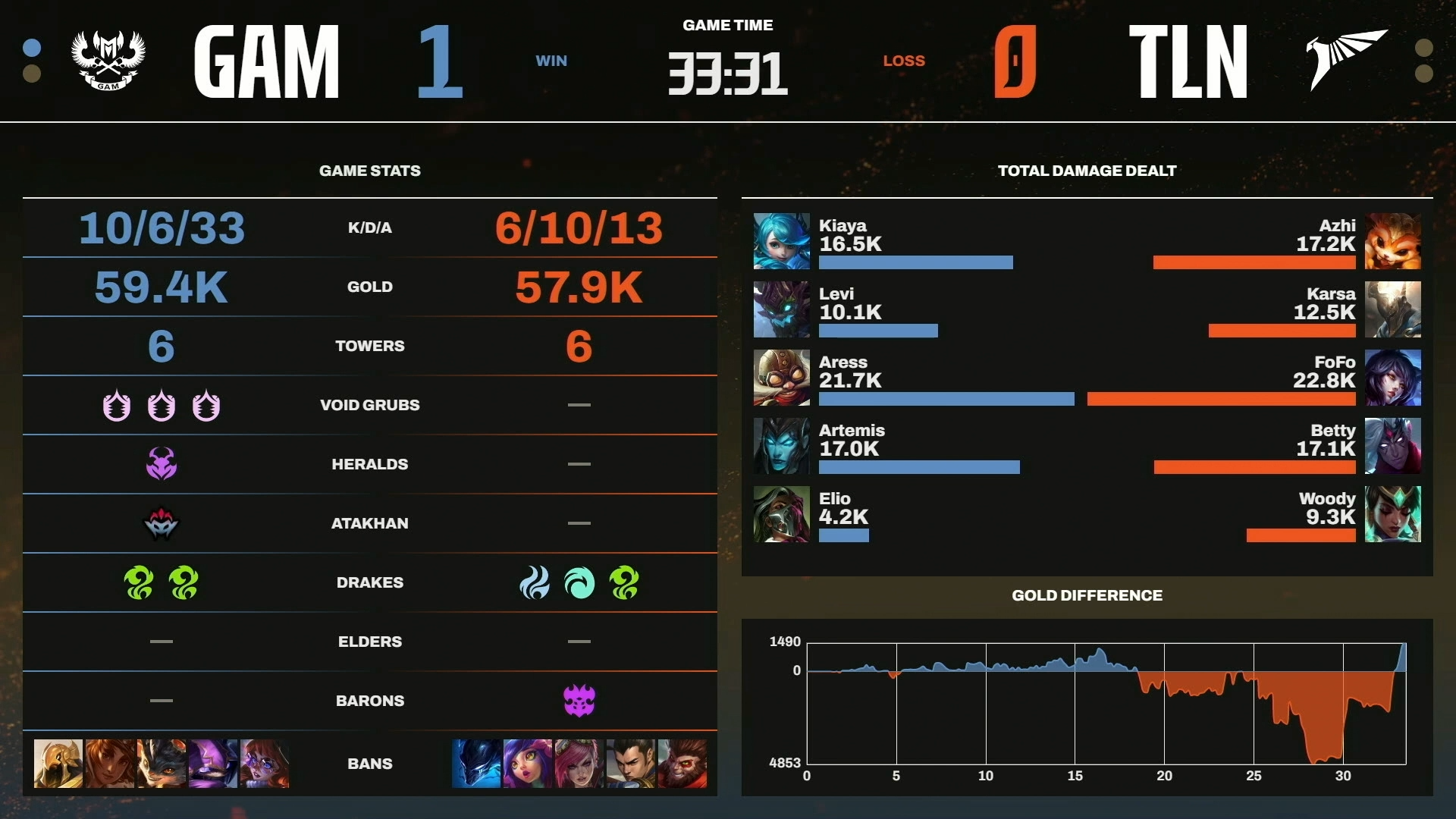The width and height of the screenshot is (1456, 819).
Task: Click Artemis's Kalista portrait
Action: coord(781,446)
